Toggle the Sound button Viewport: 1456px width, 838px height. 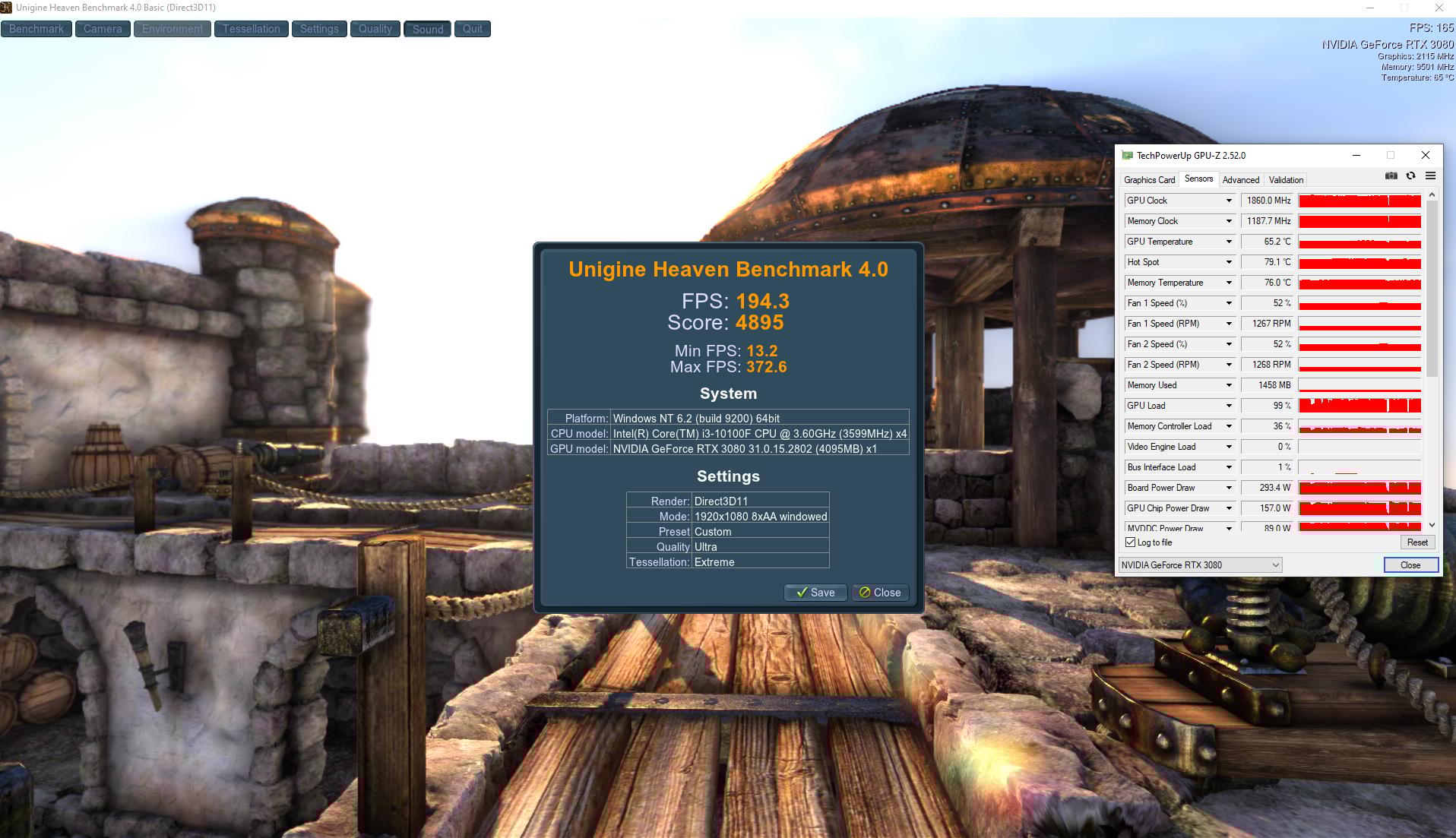428,29
